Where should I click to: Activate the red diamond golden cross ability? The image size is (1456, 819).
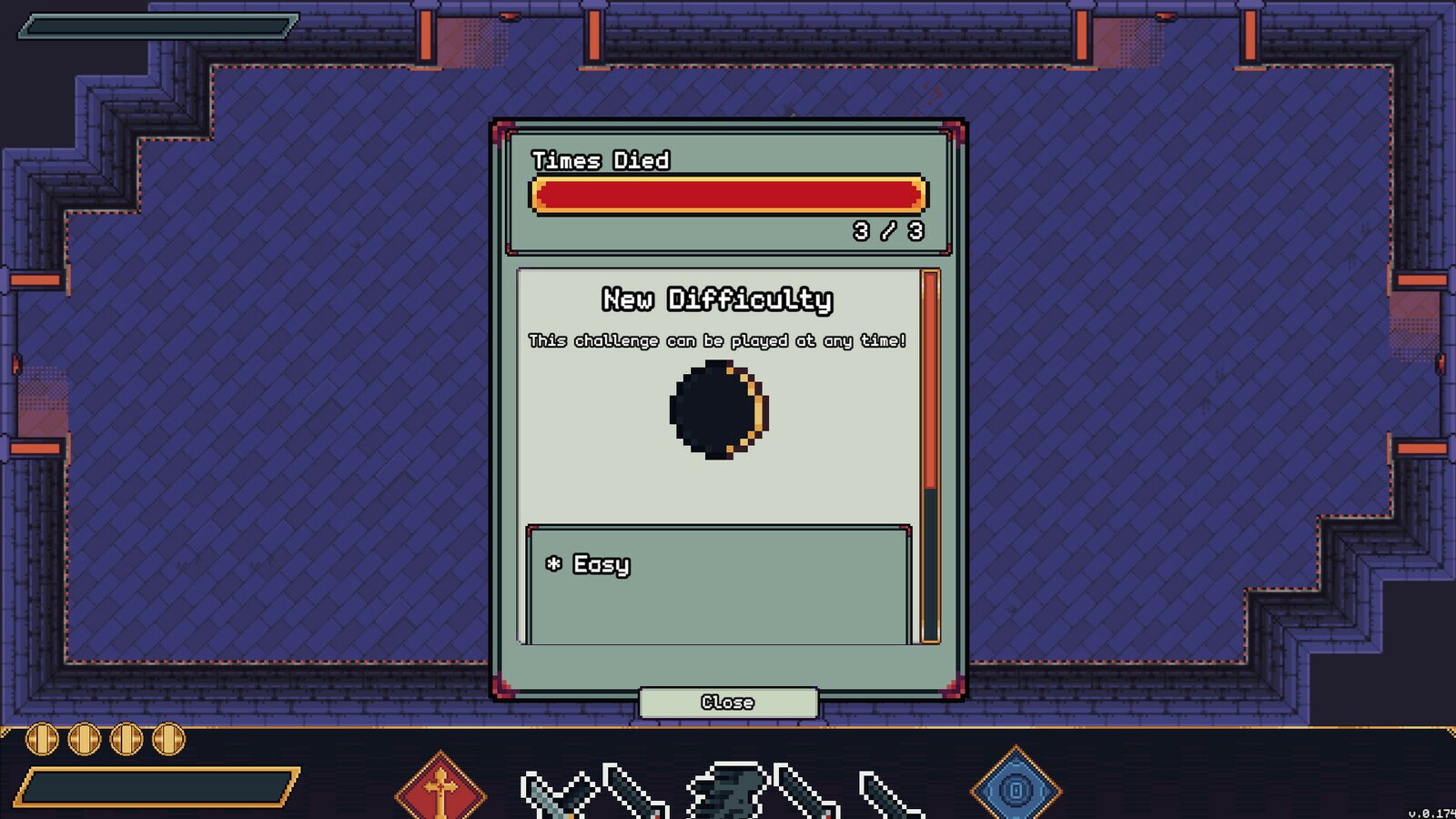[440, 788]
